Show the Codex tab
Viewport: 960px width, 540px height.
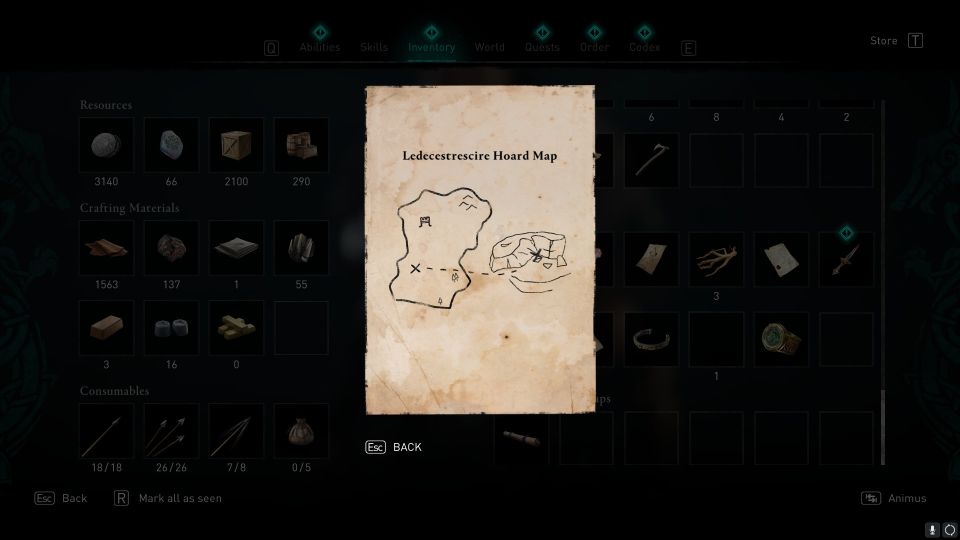pyautogui.click(x=645, y=47)
